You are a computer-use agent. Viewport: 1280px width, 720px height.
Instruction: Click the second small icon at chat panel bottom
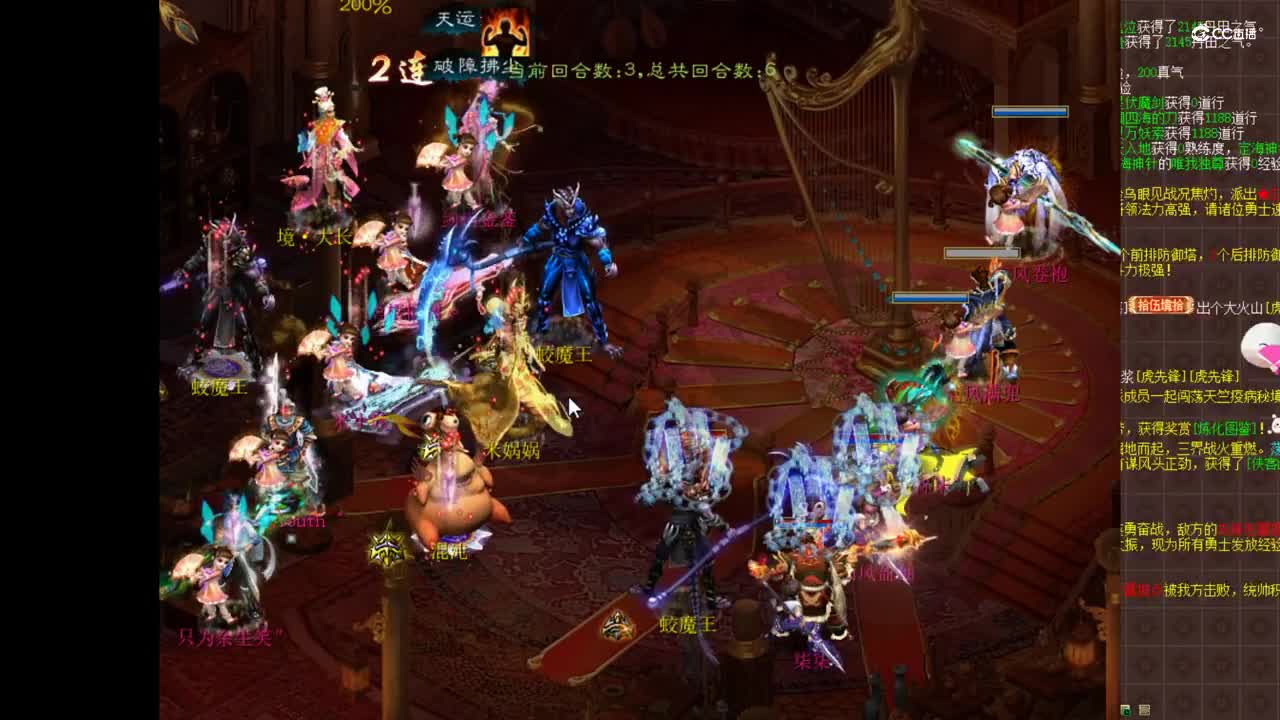click(x=1144, y=708)
